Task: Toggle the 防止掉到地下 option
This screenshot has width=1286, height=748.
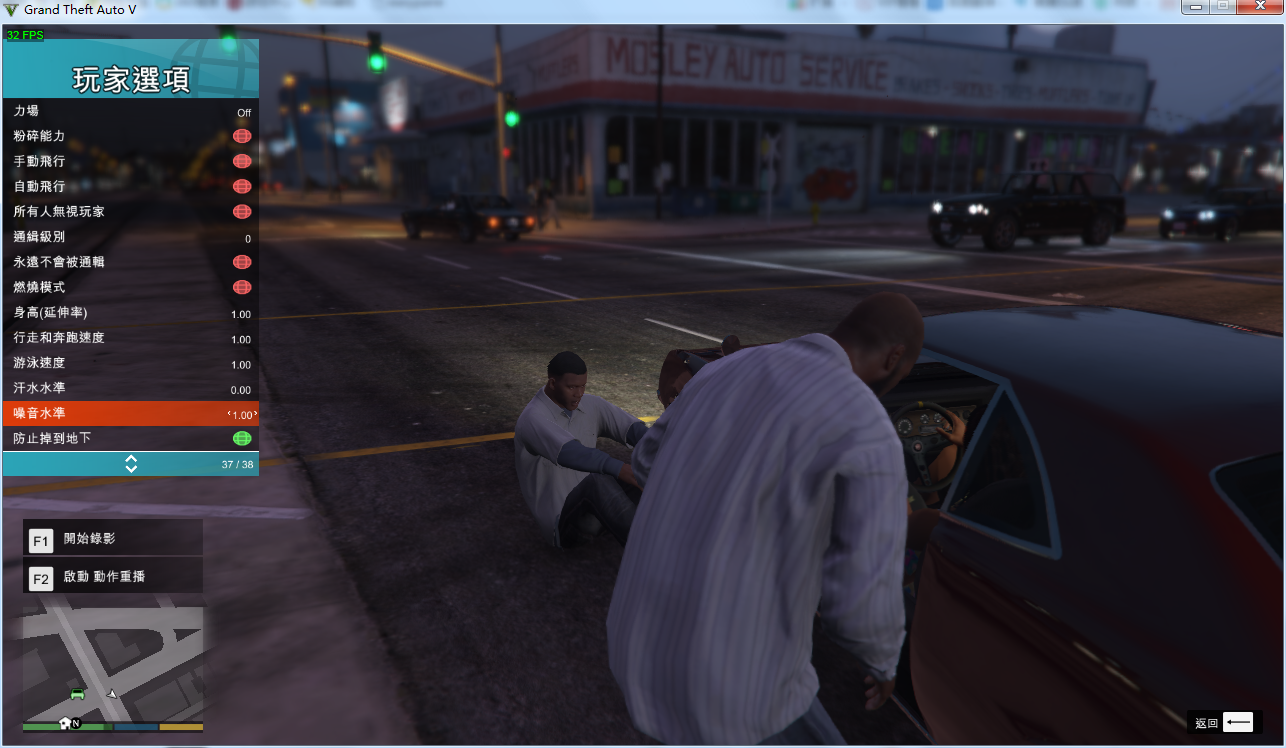Action: (241, 438)
